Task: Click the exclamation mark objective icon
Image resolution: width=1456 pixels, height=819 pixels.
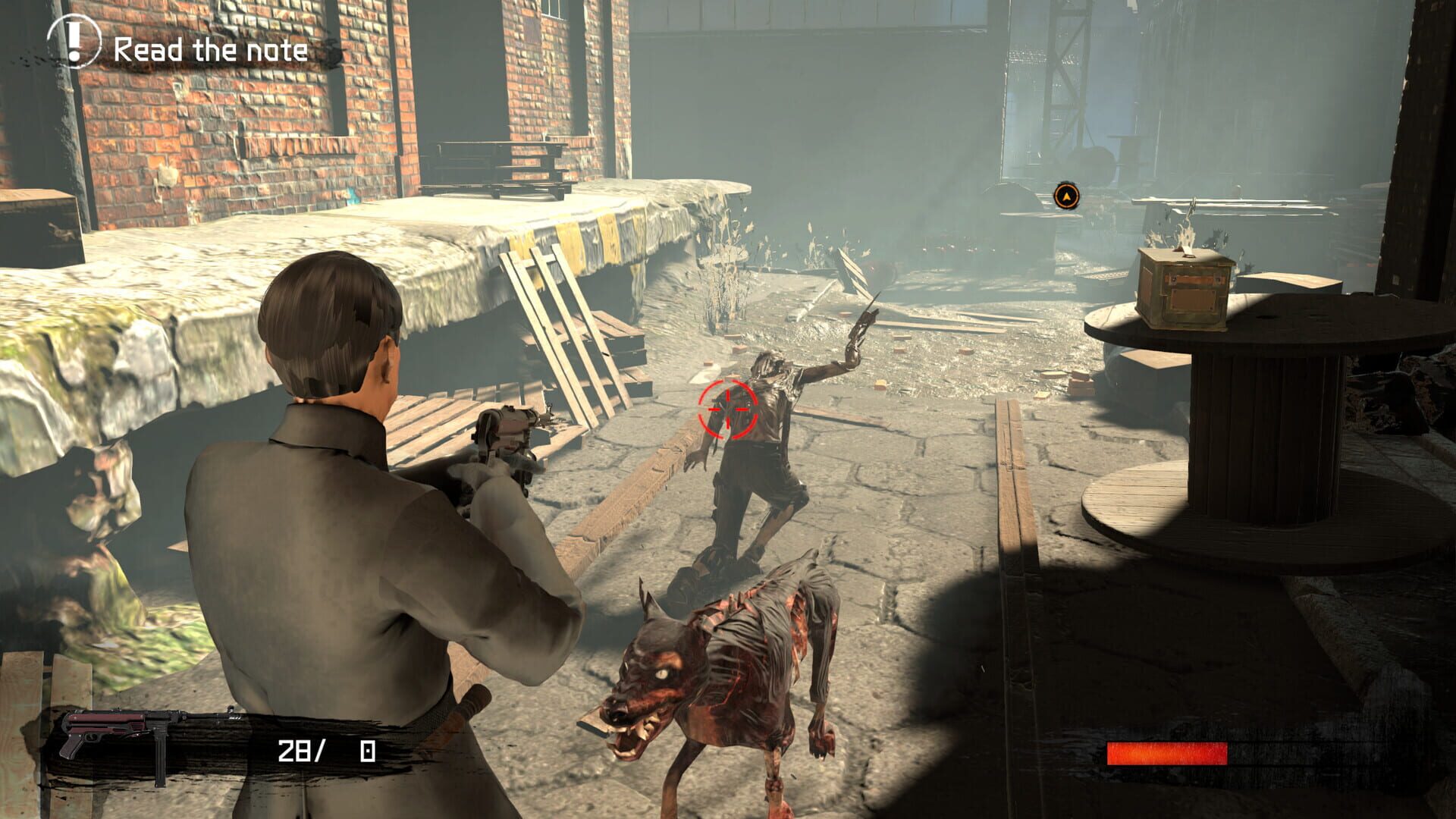Action: [x=74, y=45]
